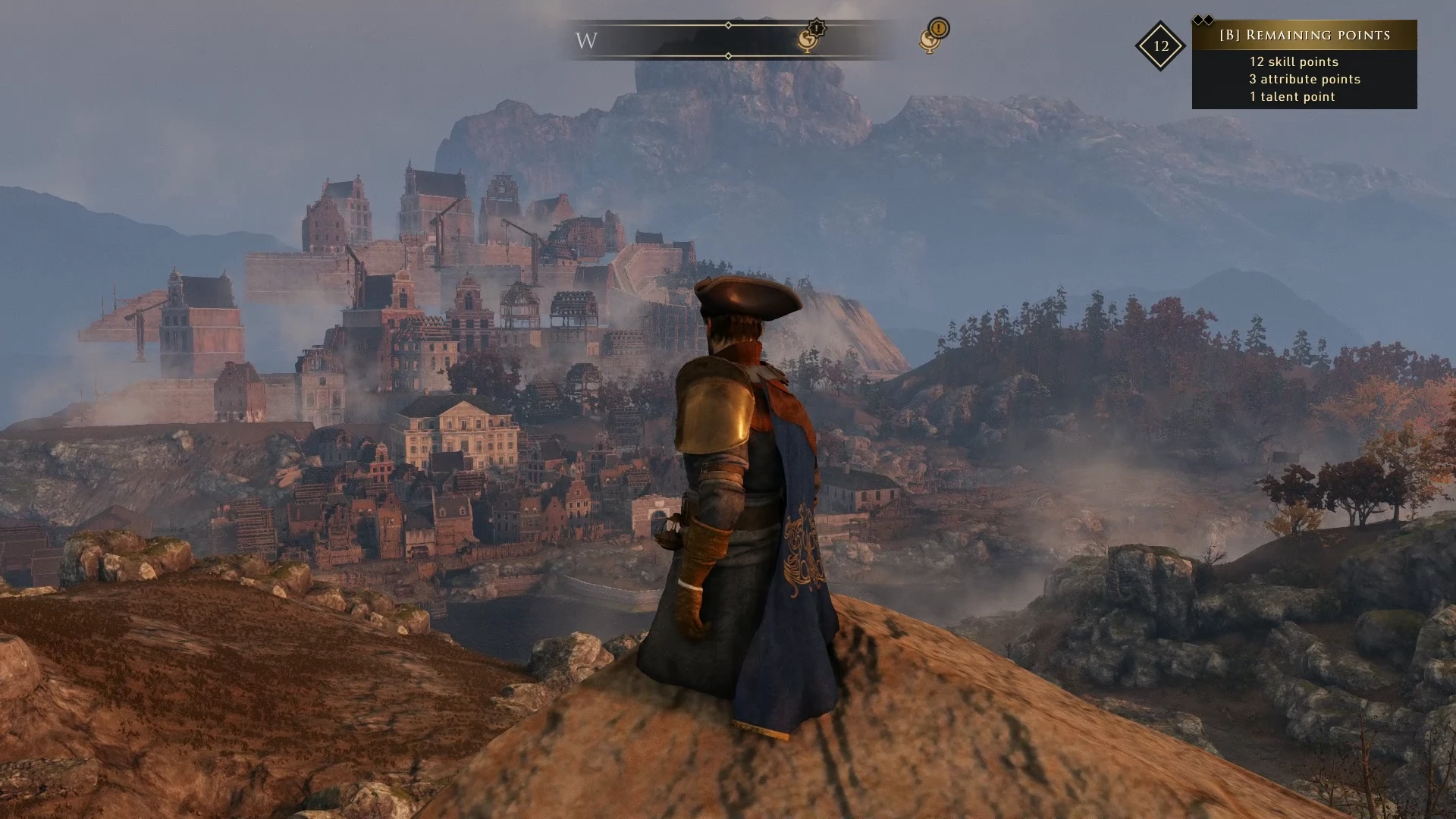Click the level 12 diamond emblem
Screen dimensions: 1456x819
coord(1161,46)
